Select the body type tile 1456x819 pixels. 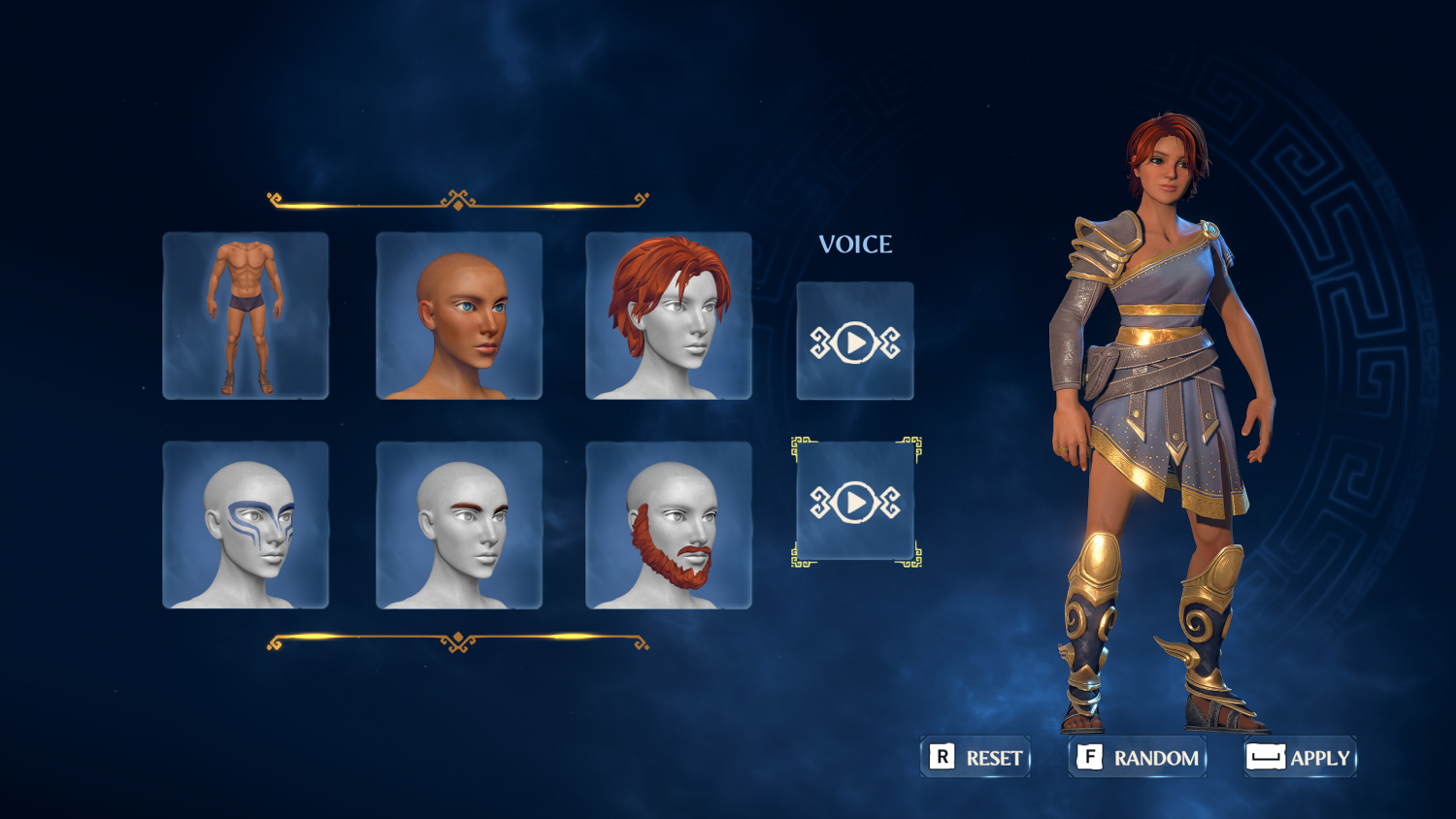pos(246,315)
